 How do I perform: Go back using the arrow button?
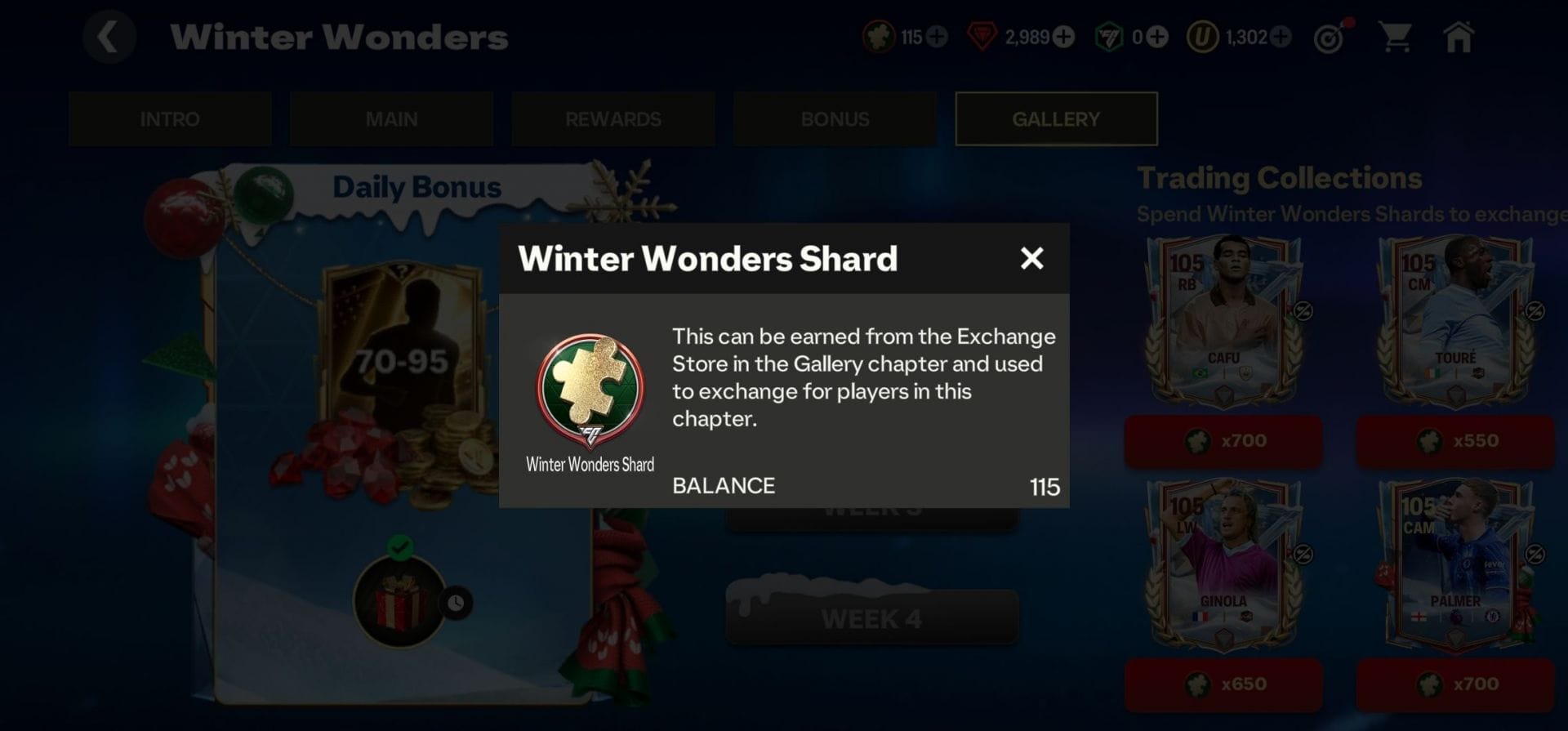pyautogui.click(x=109, y=37)
